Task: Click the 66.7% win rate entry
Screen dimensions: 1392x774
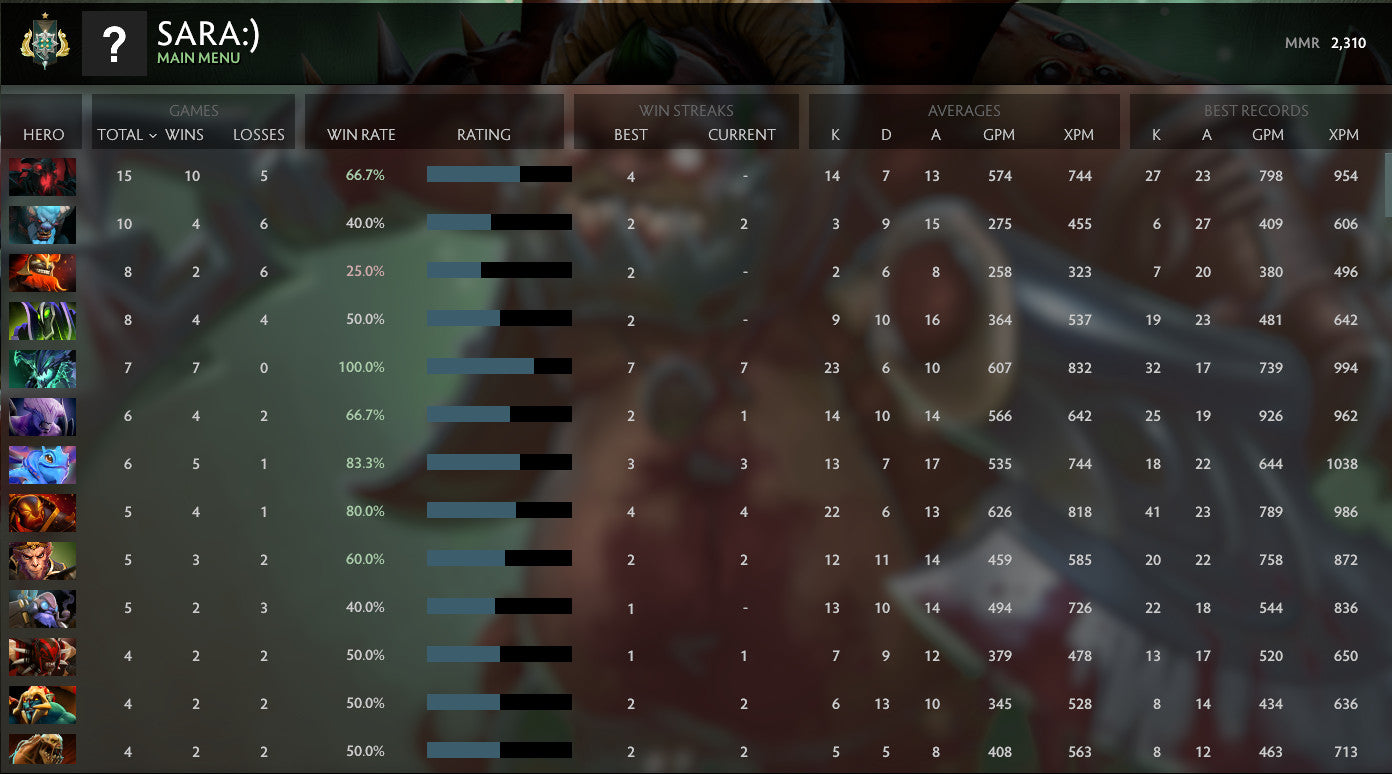Action: (x=362, y=175)
